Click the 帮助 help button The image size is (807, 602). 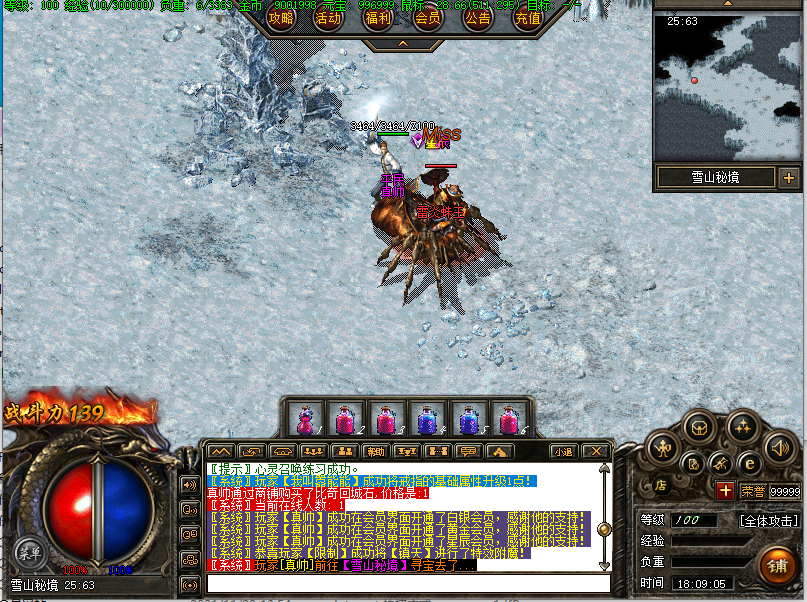pos(374,451)
